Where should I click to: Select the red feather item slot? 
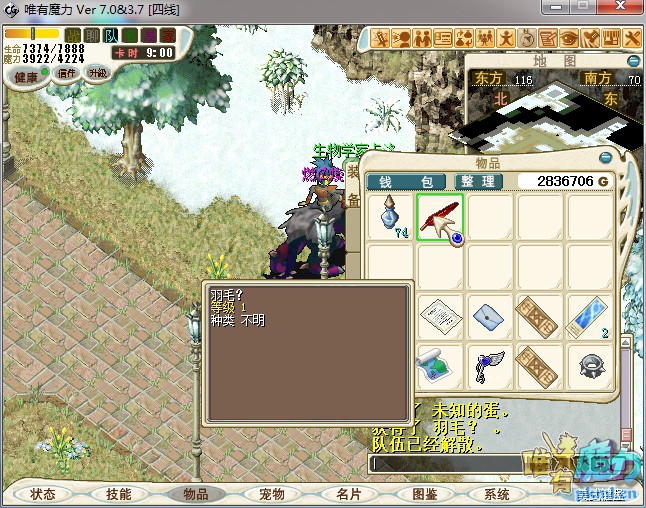pyautogui.click(x=440, y=217)
